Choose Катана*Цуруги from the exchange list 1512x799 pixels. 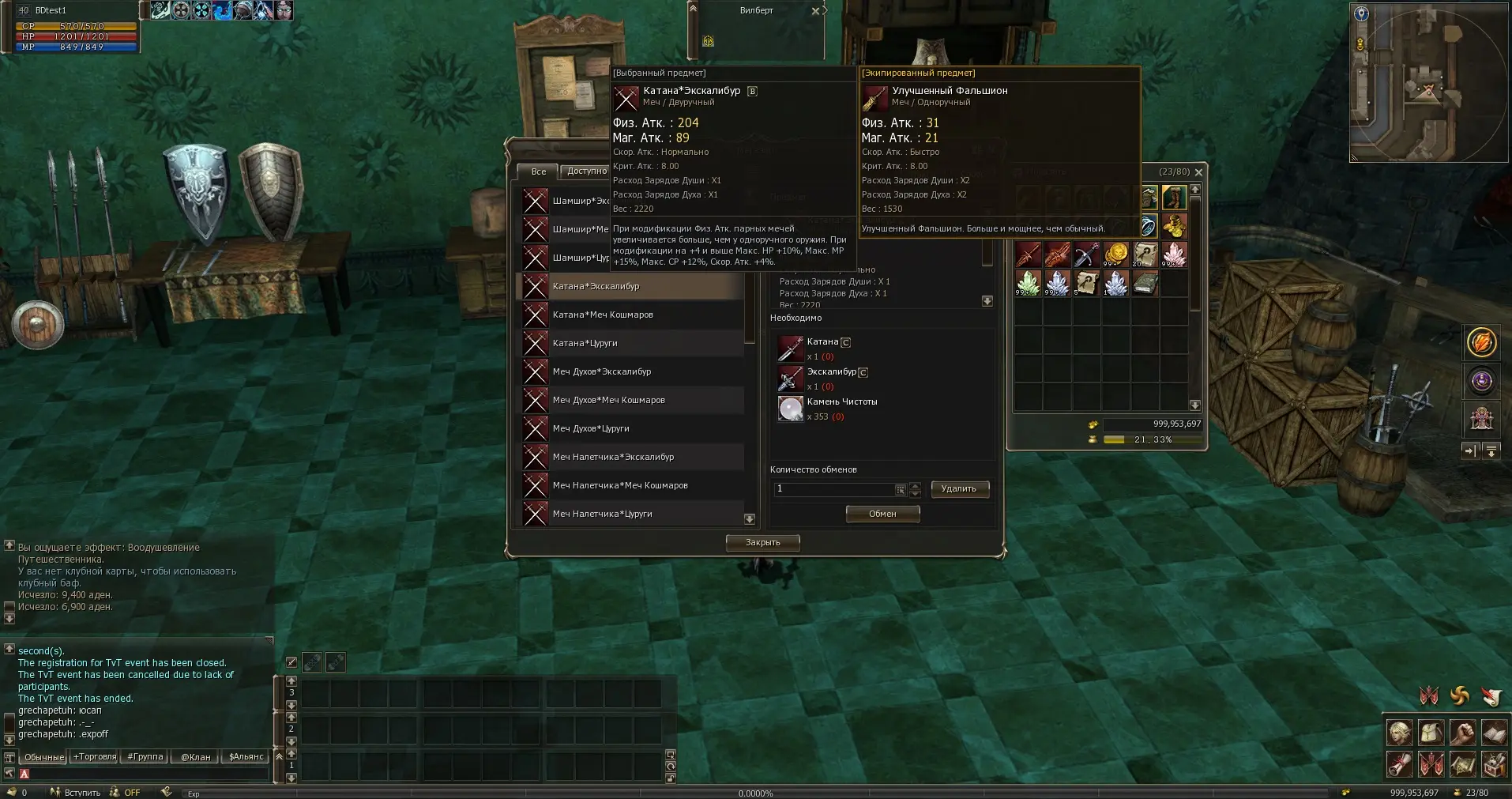pyautogui.click(x=585, y=343)
